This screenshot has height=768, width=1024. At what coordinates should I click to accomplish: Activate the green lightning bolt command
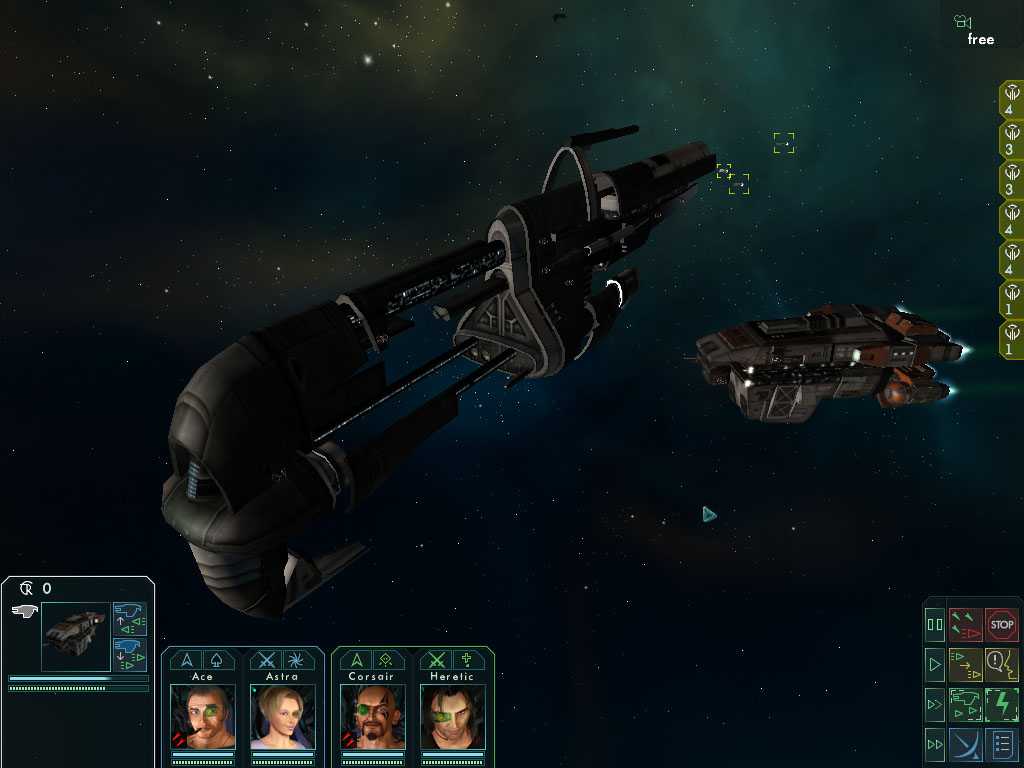pyautogui.click(x=1001, y=704)
